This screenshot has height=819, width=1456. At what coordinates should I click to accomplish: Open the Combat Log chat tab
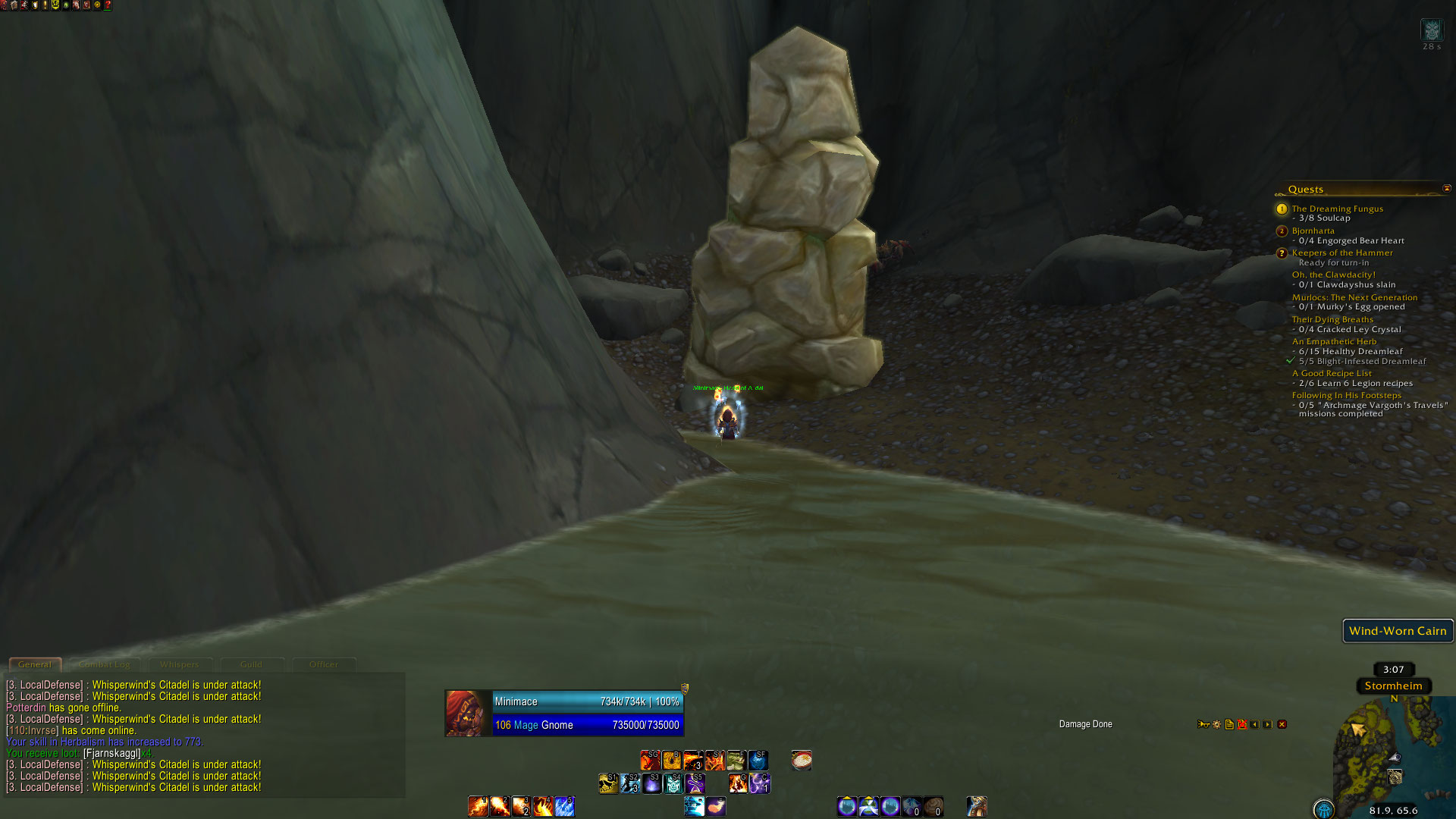tap(105, 664)
